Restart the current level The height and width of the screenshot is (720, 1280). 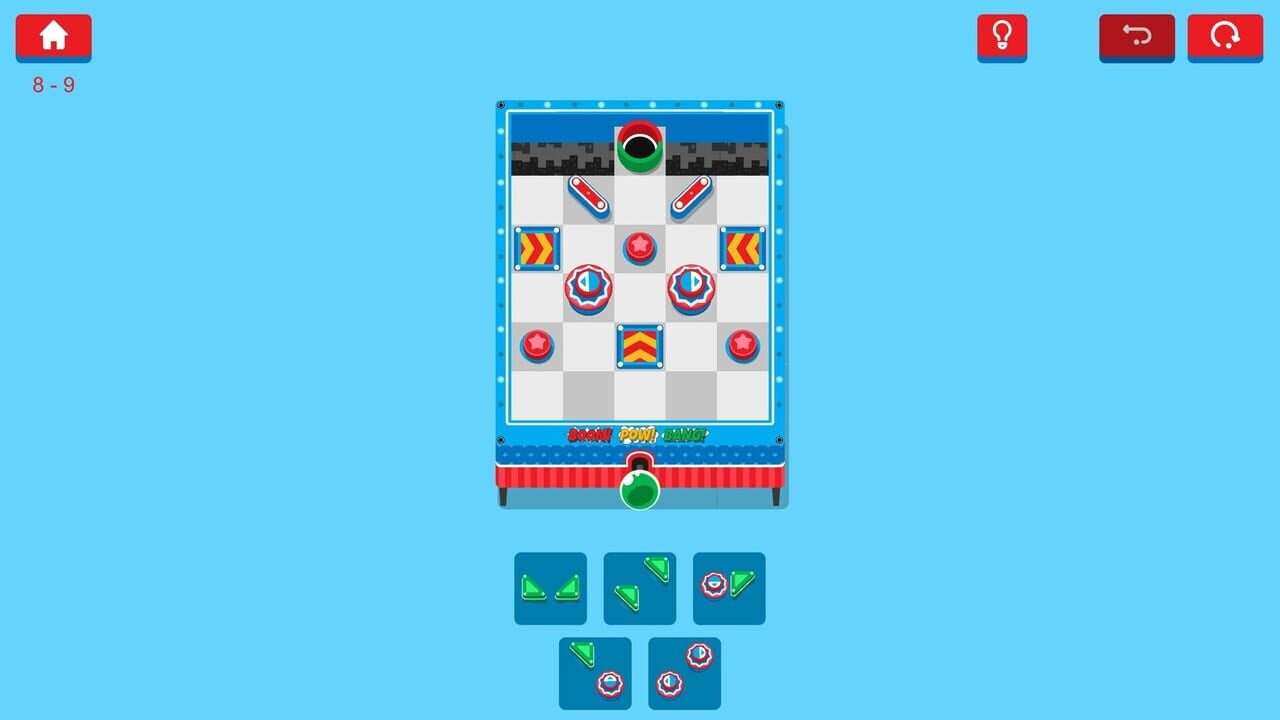click(1224, 37)
